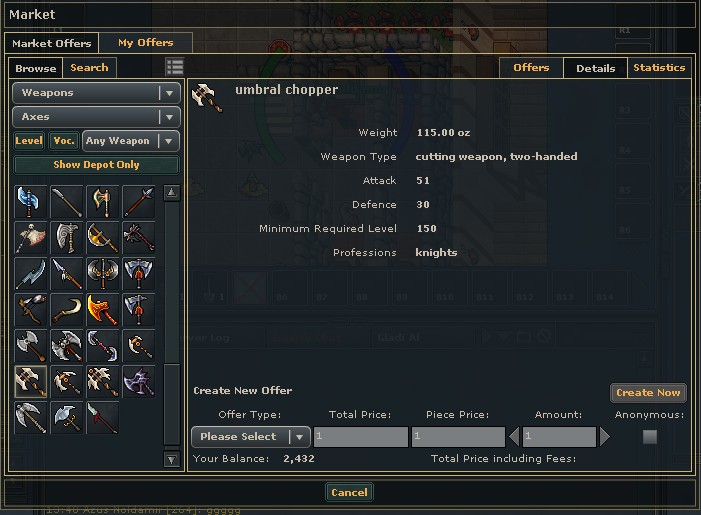
Task: Open the Any Weapon dropdown
Action: [131, 141]
